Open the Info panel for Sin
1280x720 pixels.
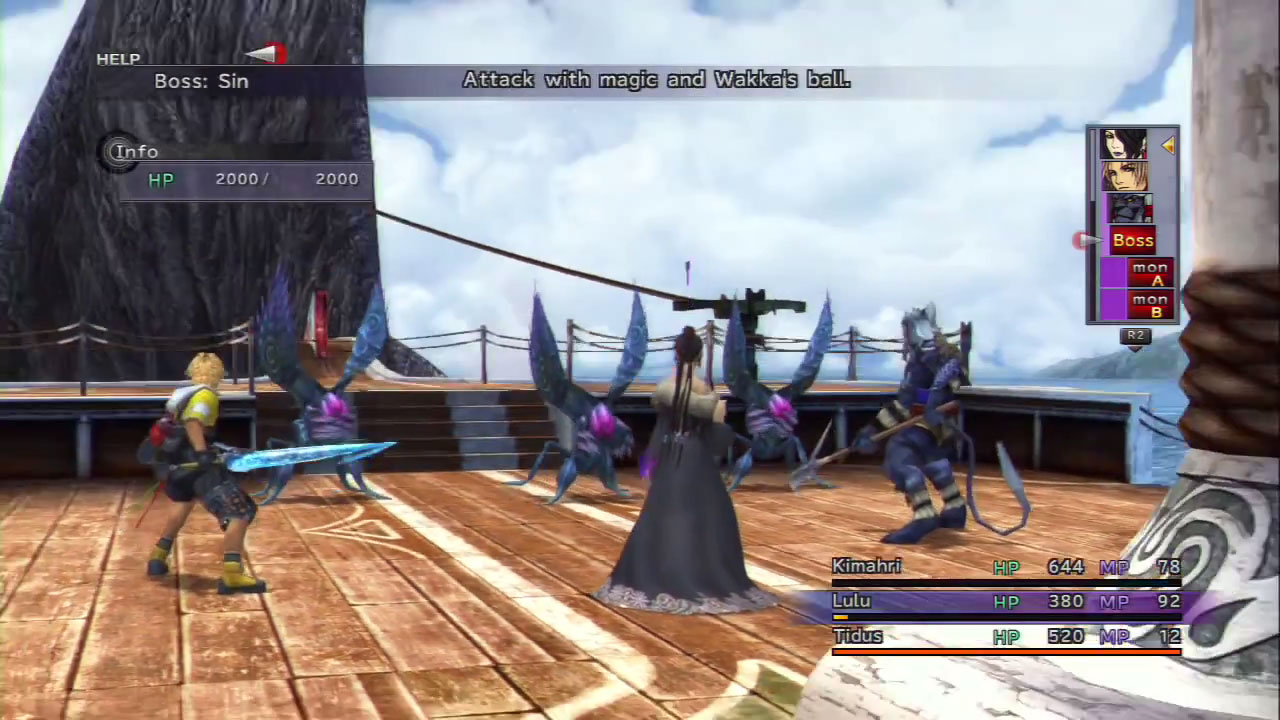pyautogui.click(x=135, y=152)
